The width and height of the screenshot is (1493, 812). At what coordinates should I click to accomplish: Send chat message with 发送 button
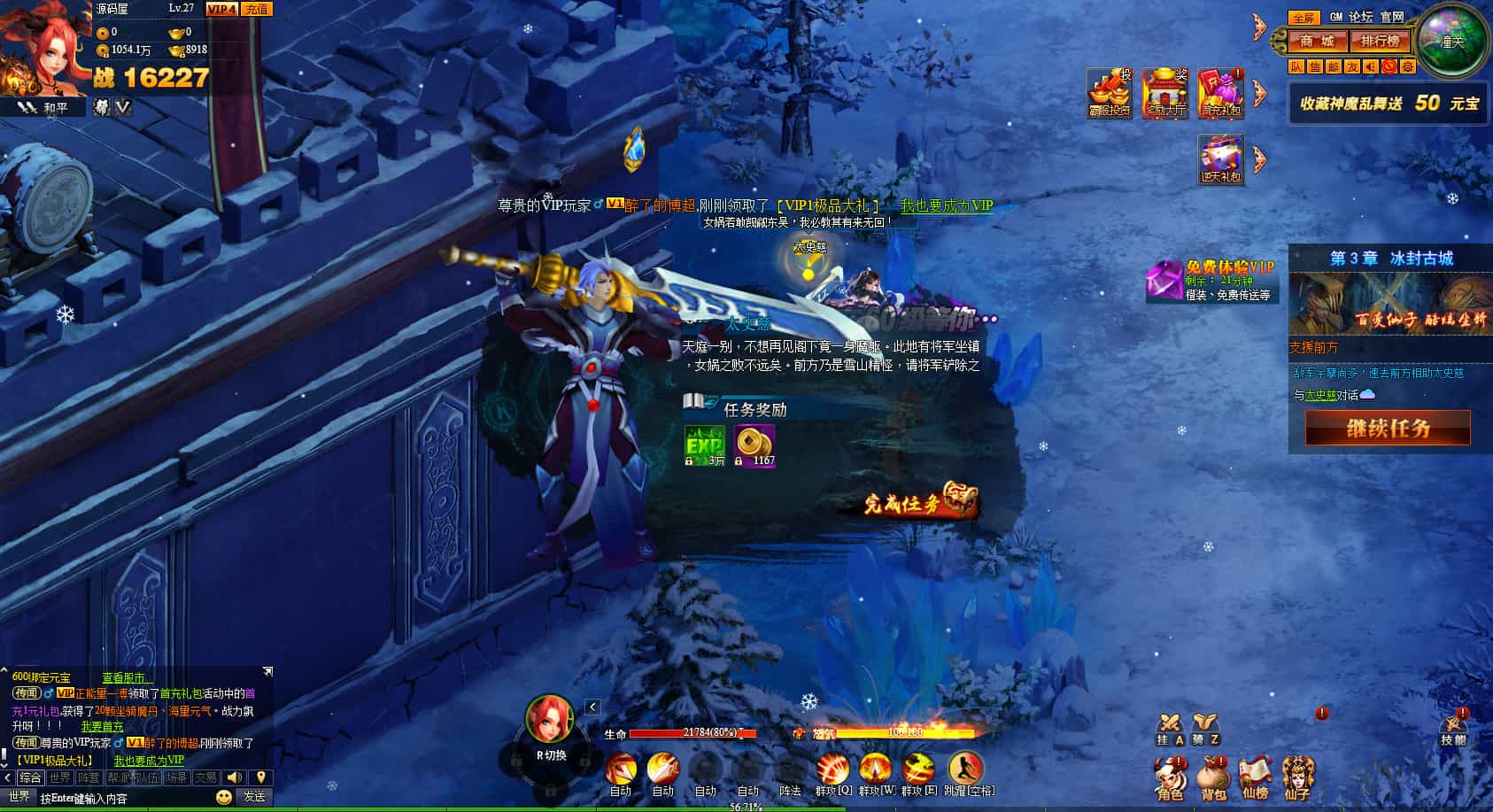[254, 797]
